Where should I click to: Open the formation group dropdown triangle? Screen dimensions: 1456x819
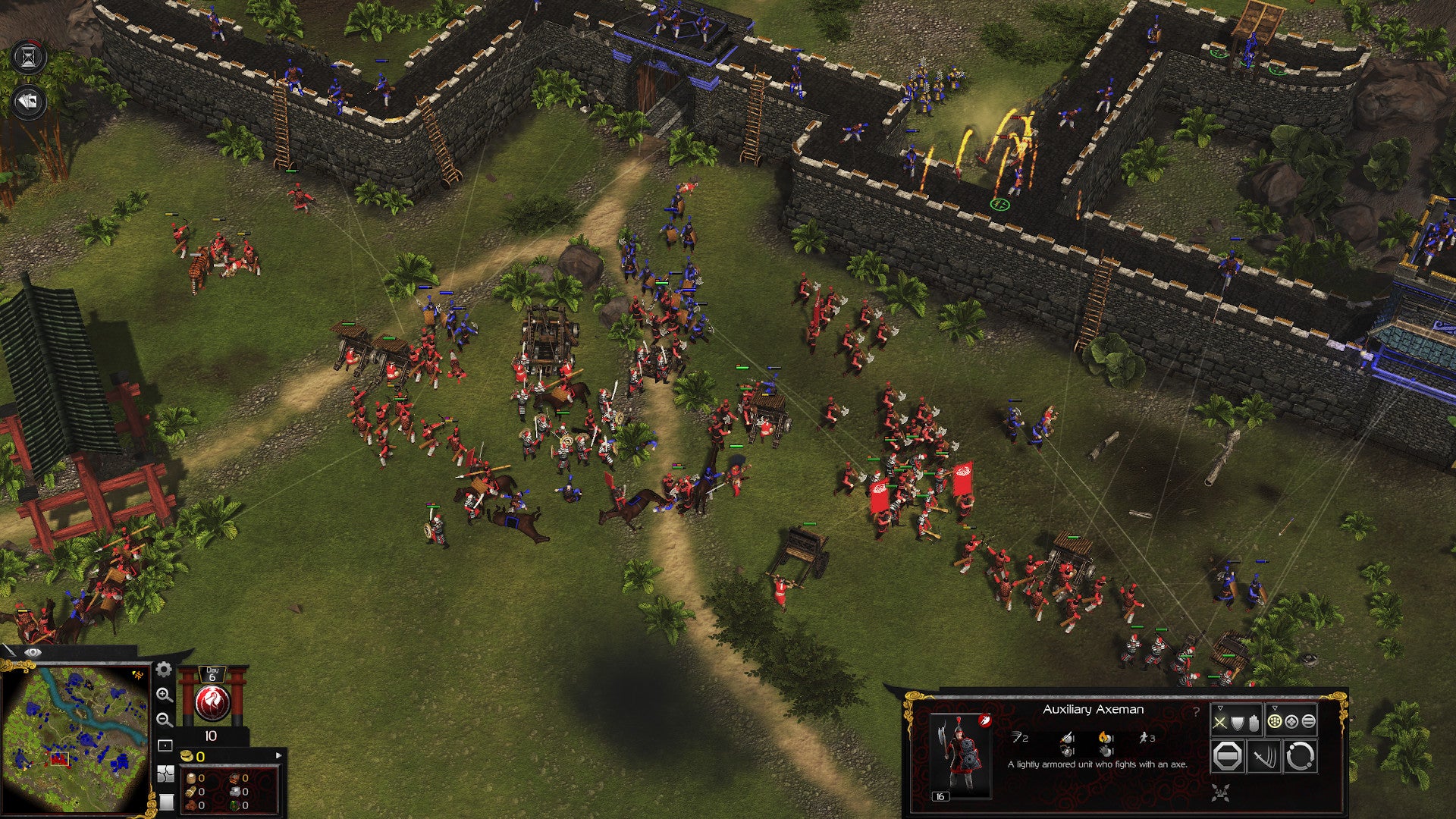[x=1275, y=708]
